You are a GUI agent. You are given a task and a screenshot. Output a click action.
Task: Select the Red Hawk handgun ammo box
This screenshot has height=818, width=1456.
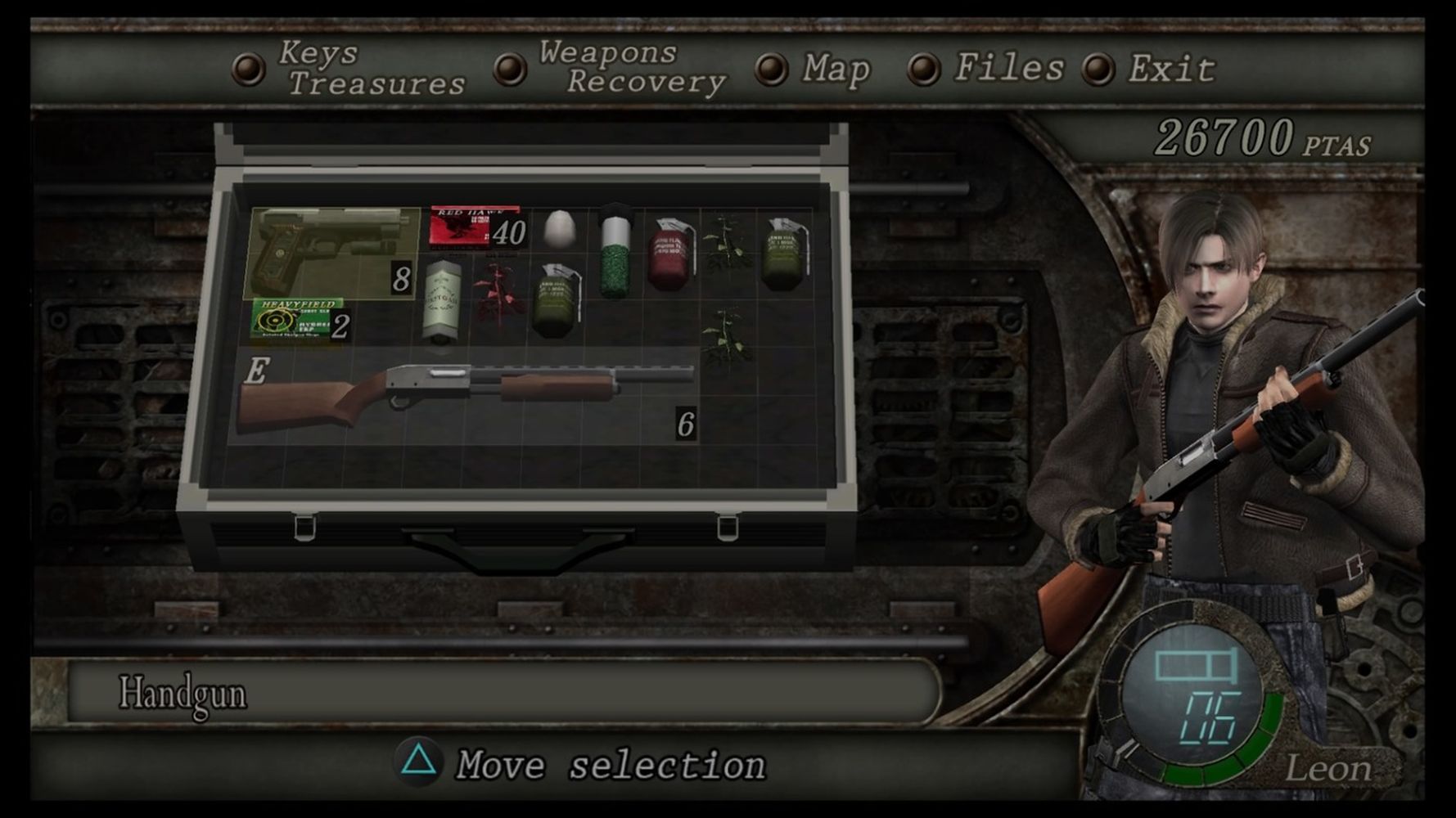[476, 227]
